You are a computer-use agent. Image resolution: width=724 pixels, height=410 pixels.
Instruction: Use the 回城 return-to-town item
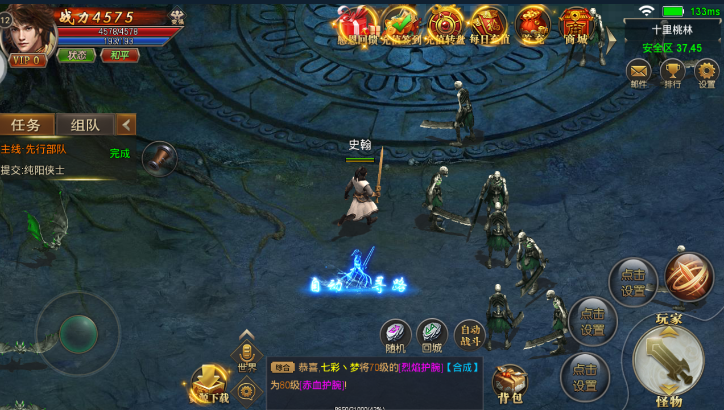431,334
